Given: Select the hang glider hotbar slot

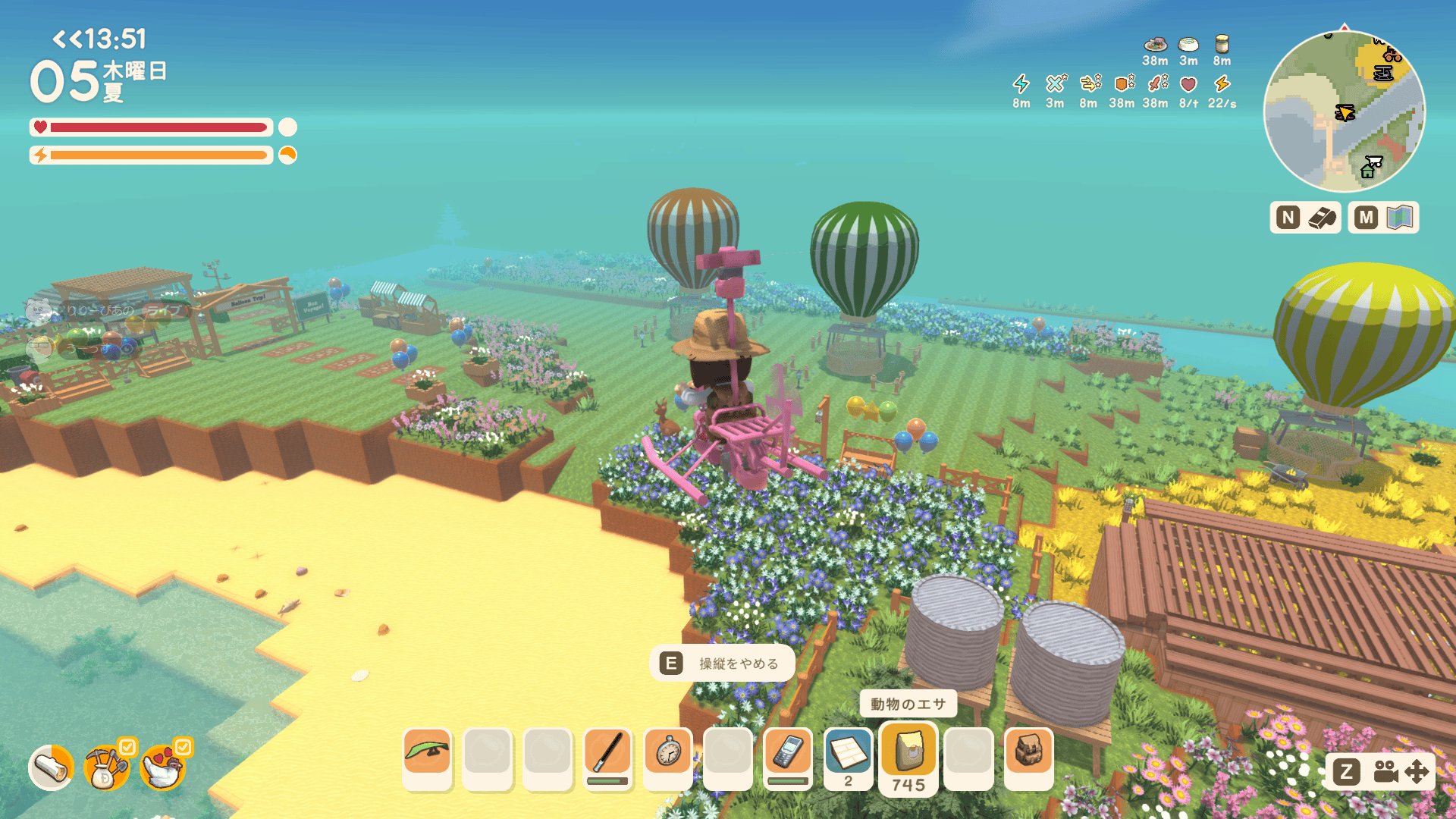Looking at the screenshot, I should pyautogui.click(x=427, y=753).
